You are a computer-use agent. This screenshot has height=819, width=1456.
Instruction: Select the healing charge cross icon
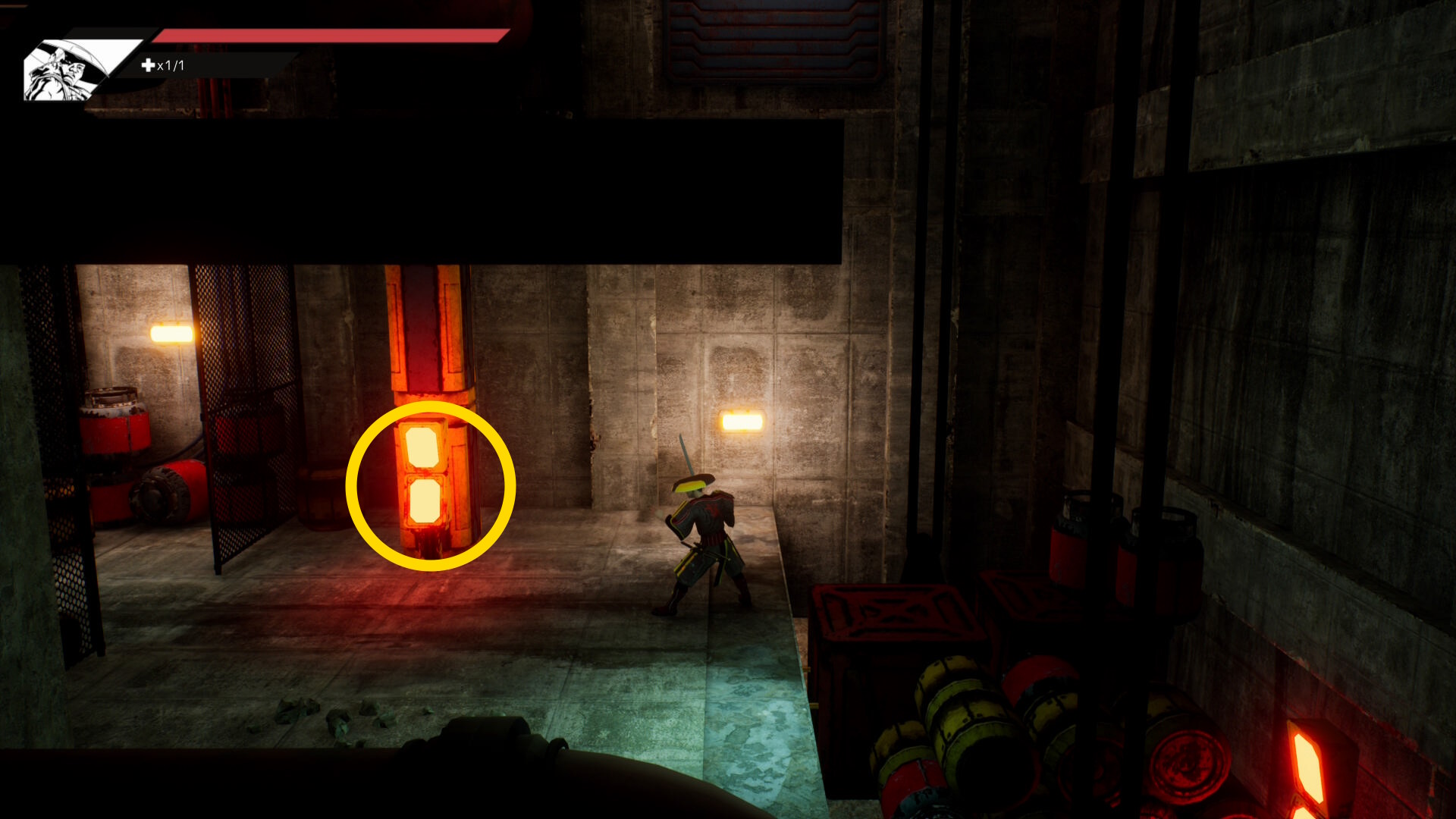tap(148, 66)
